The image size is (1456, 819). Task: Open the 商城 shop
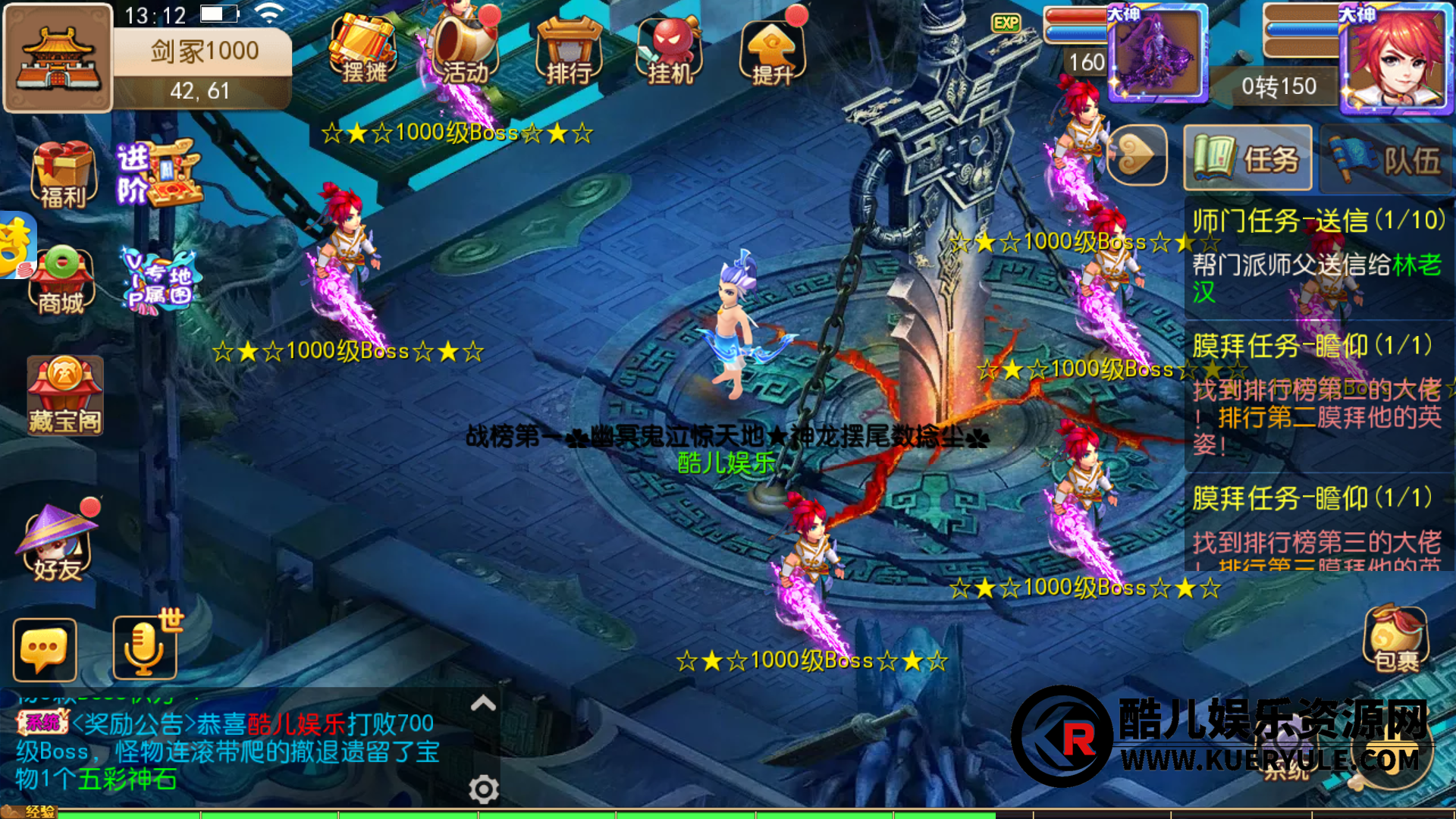(61, 281)
